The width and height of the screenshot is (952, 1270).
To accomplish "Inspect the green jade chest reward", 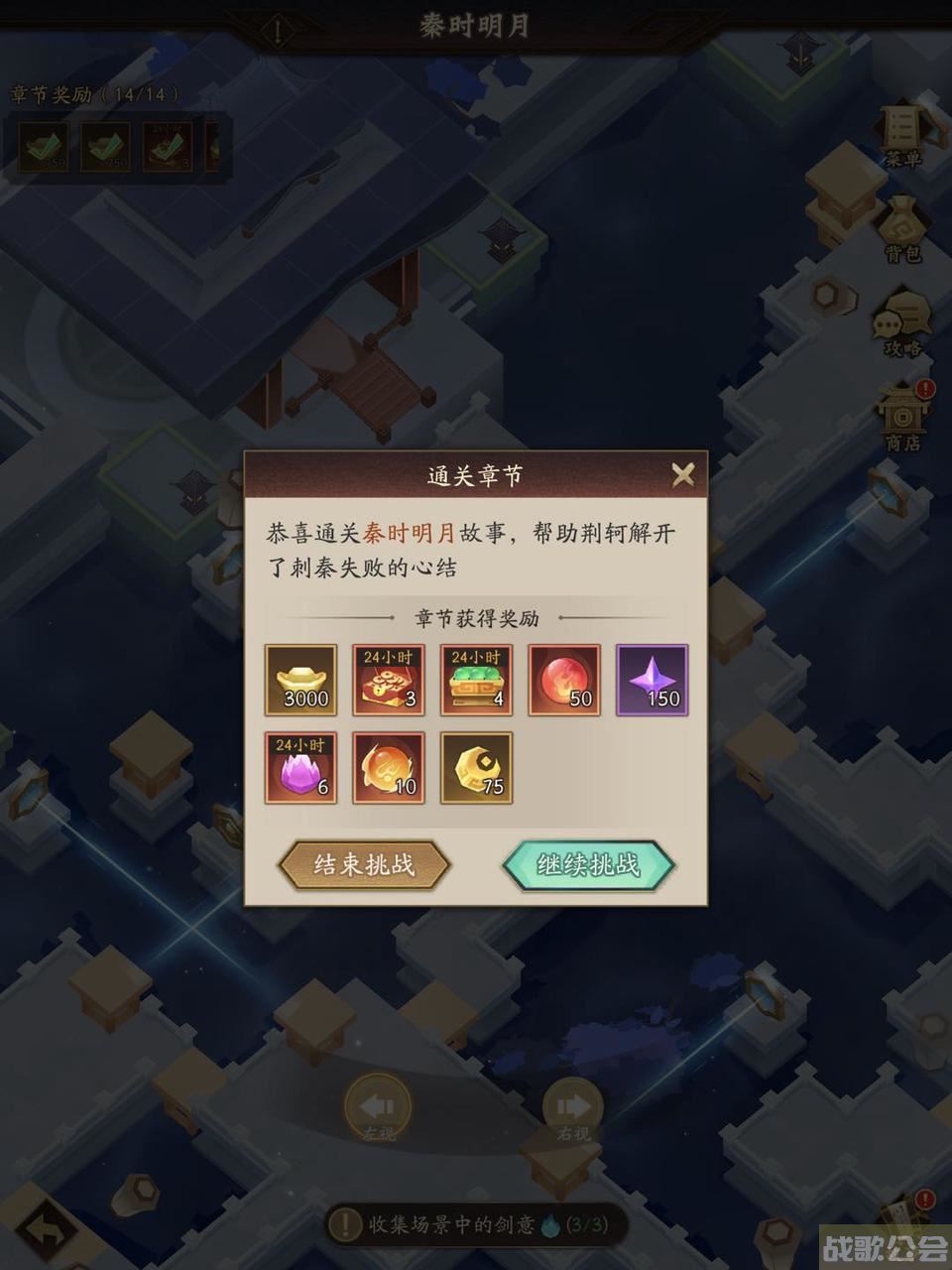I will (476, 681).
